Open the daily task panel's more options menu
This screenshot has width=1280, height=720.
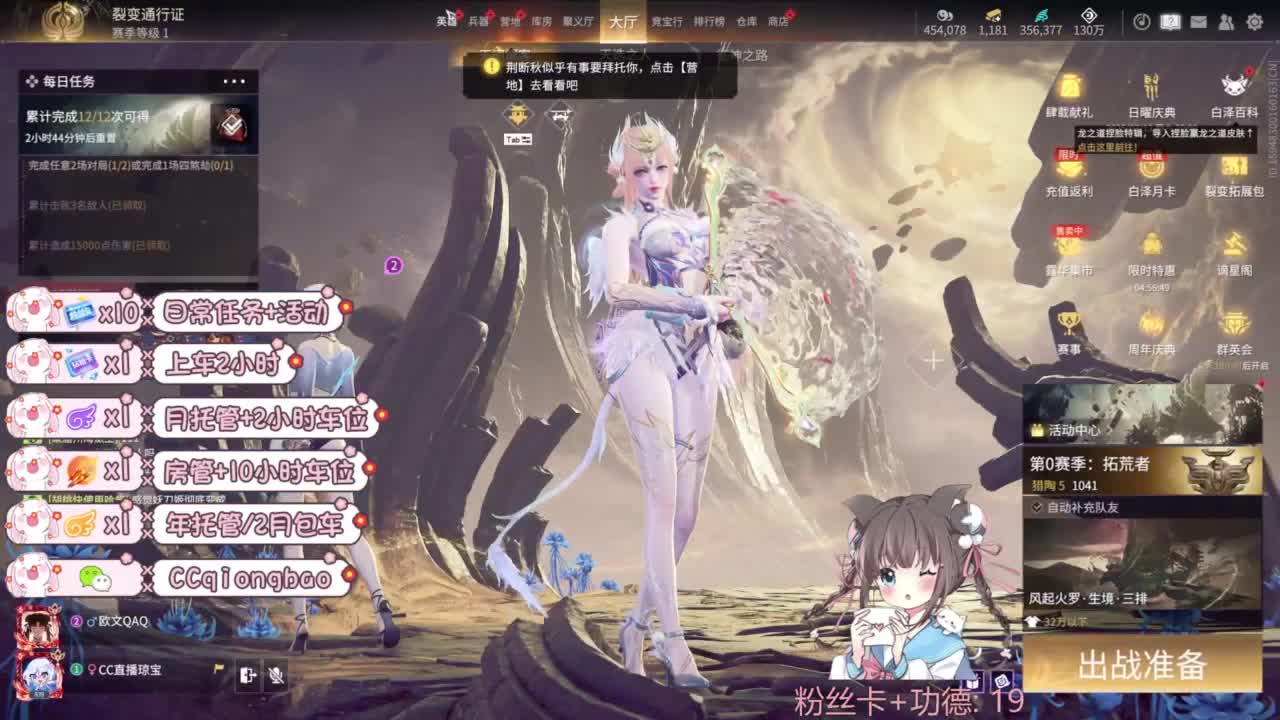233,83
